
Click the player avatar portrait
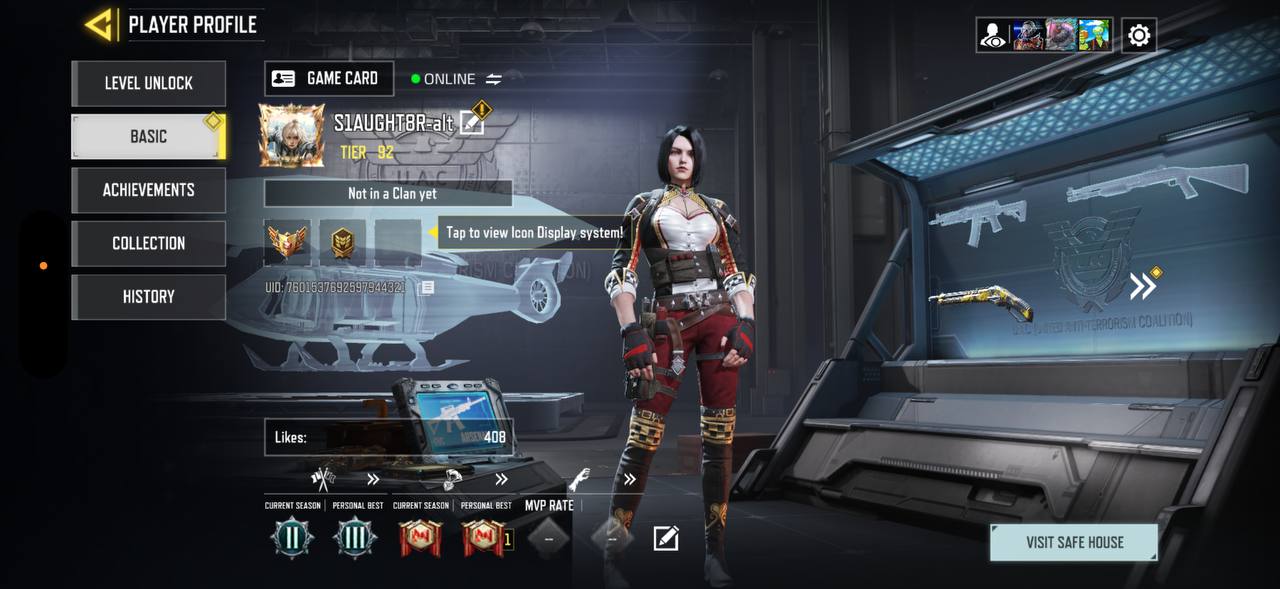[292, 135]
